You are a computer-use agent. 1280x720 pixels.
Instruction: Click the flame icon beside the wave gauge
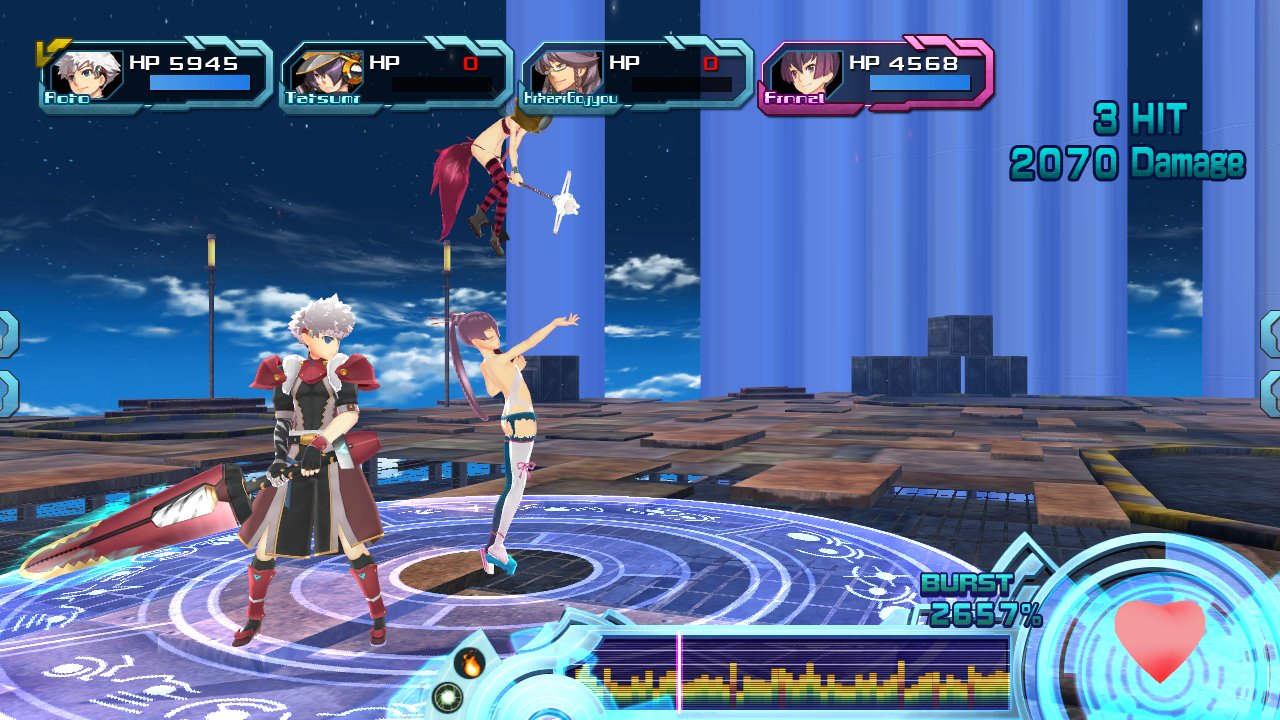[468, 662]
